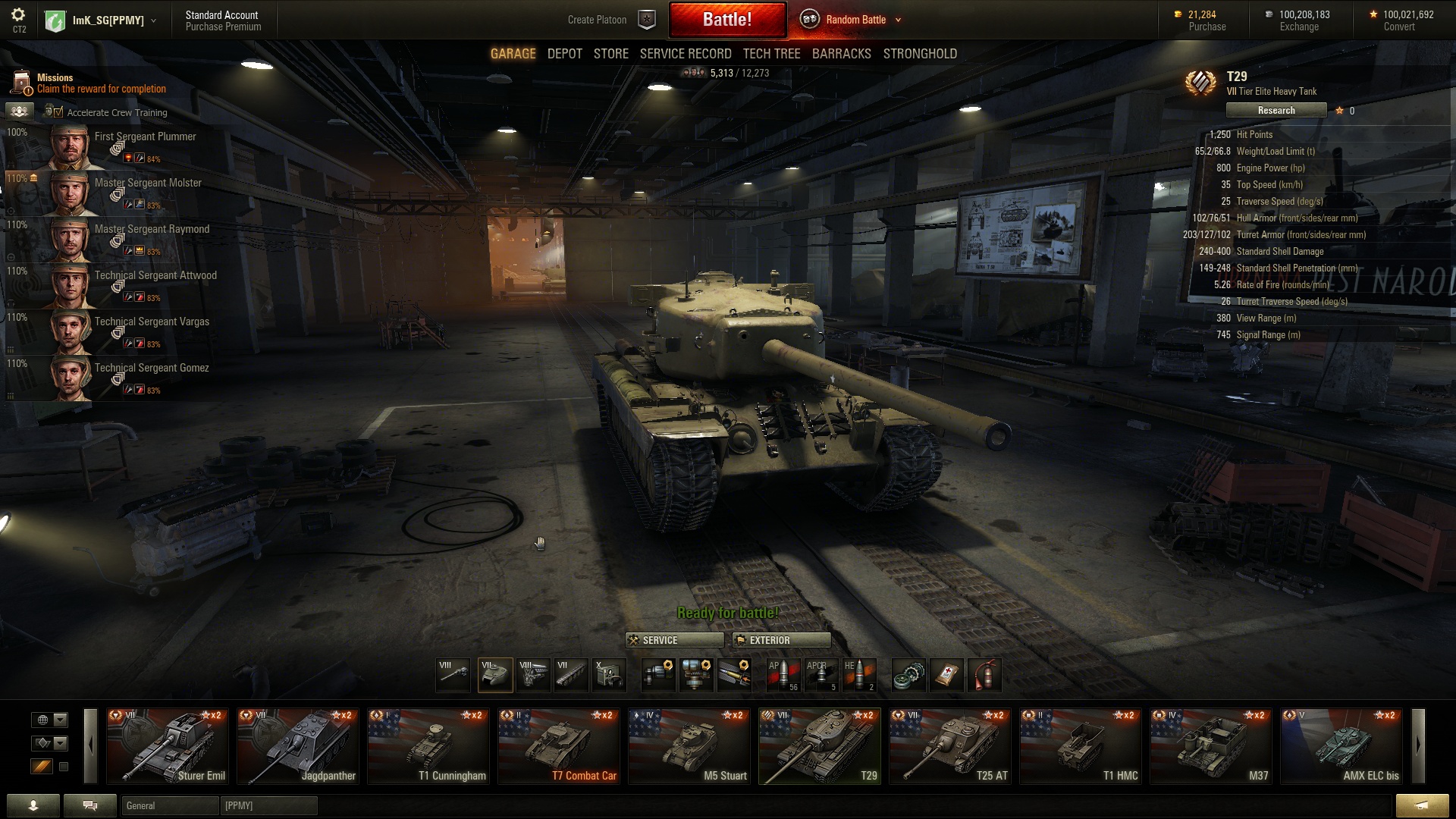Click the Research button for T29
Image resolution: width=1456 pixels, height=819 pixels.
point(1276,111)
